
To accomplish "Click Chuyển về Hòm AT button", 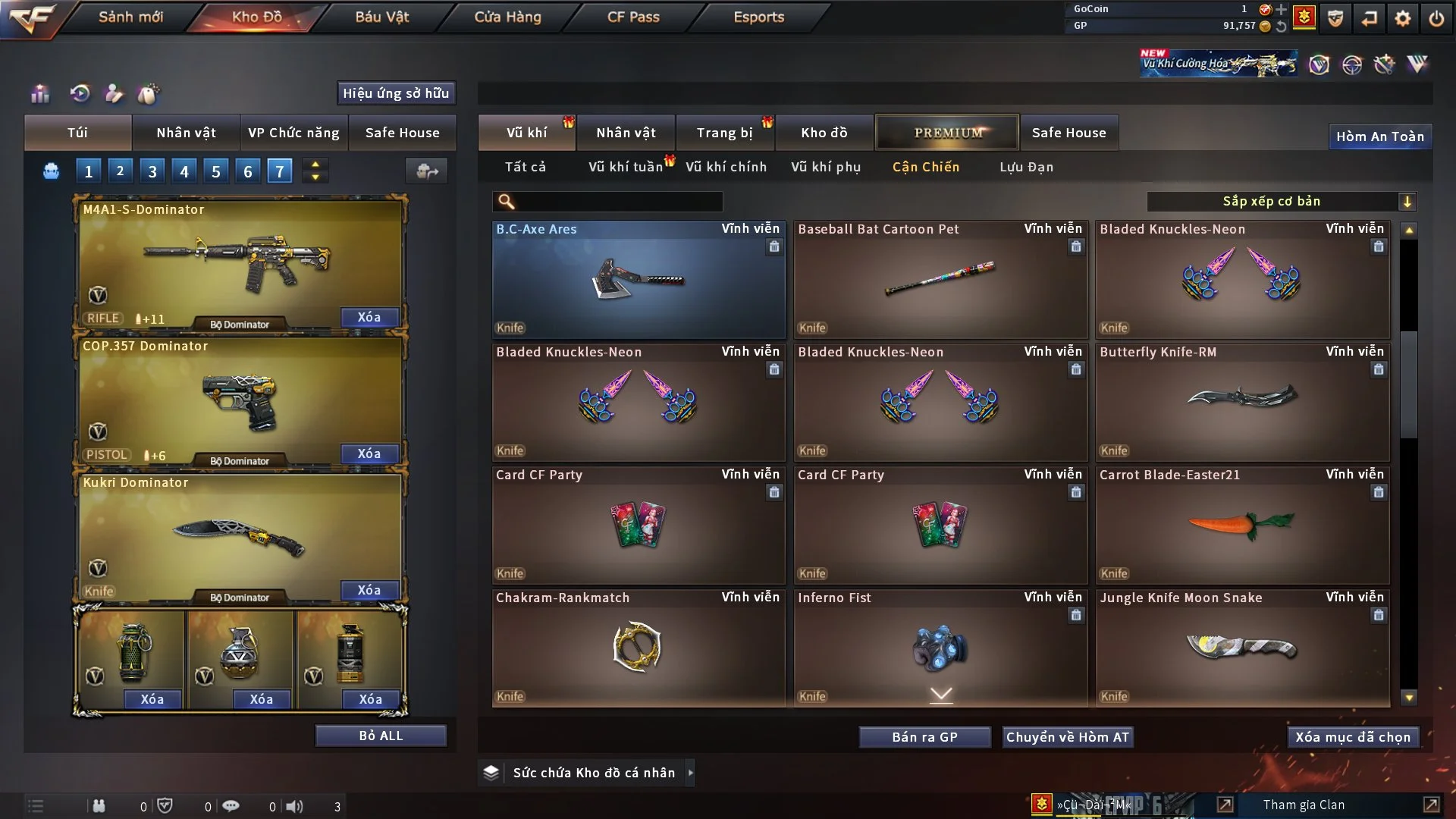I will (1068, 737).
